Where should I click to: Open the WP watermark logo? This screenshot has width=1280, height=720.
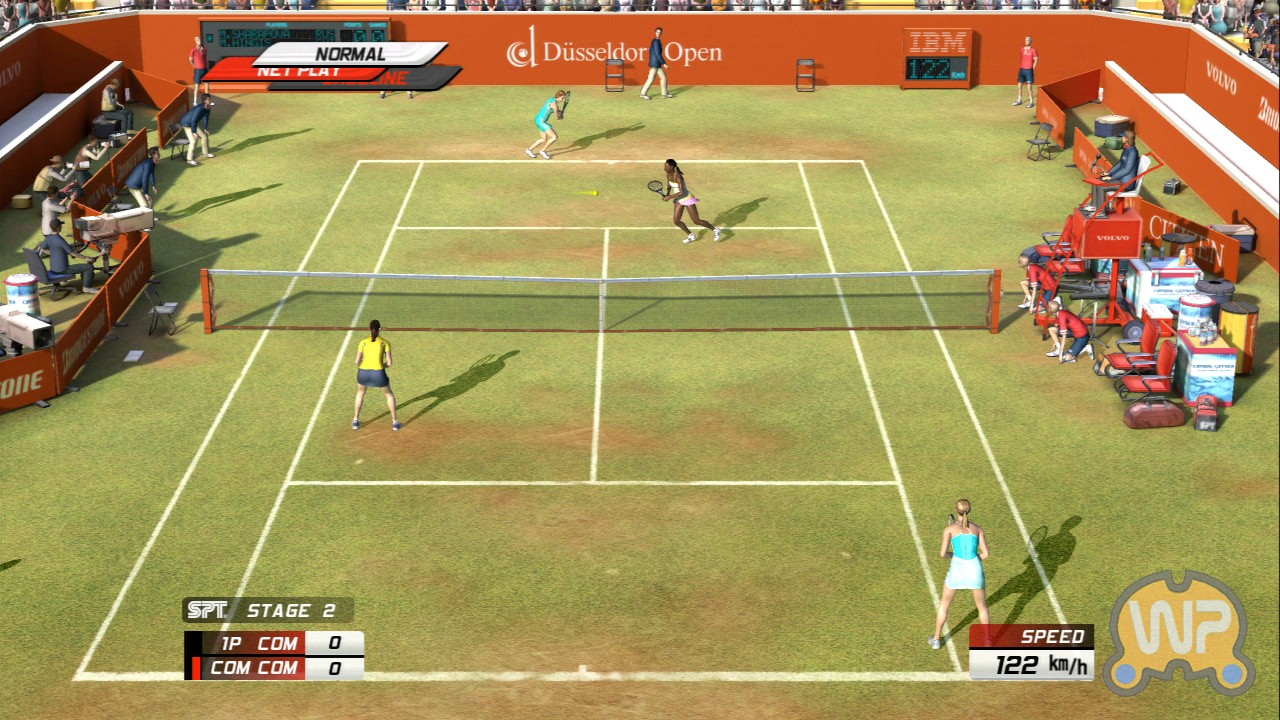pos(1179,632)
